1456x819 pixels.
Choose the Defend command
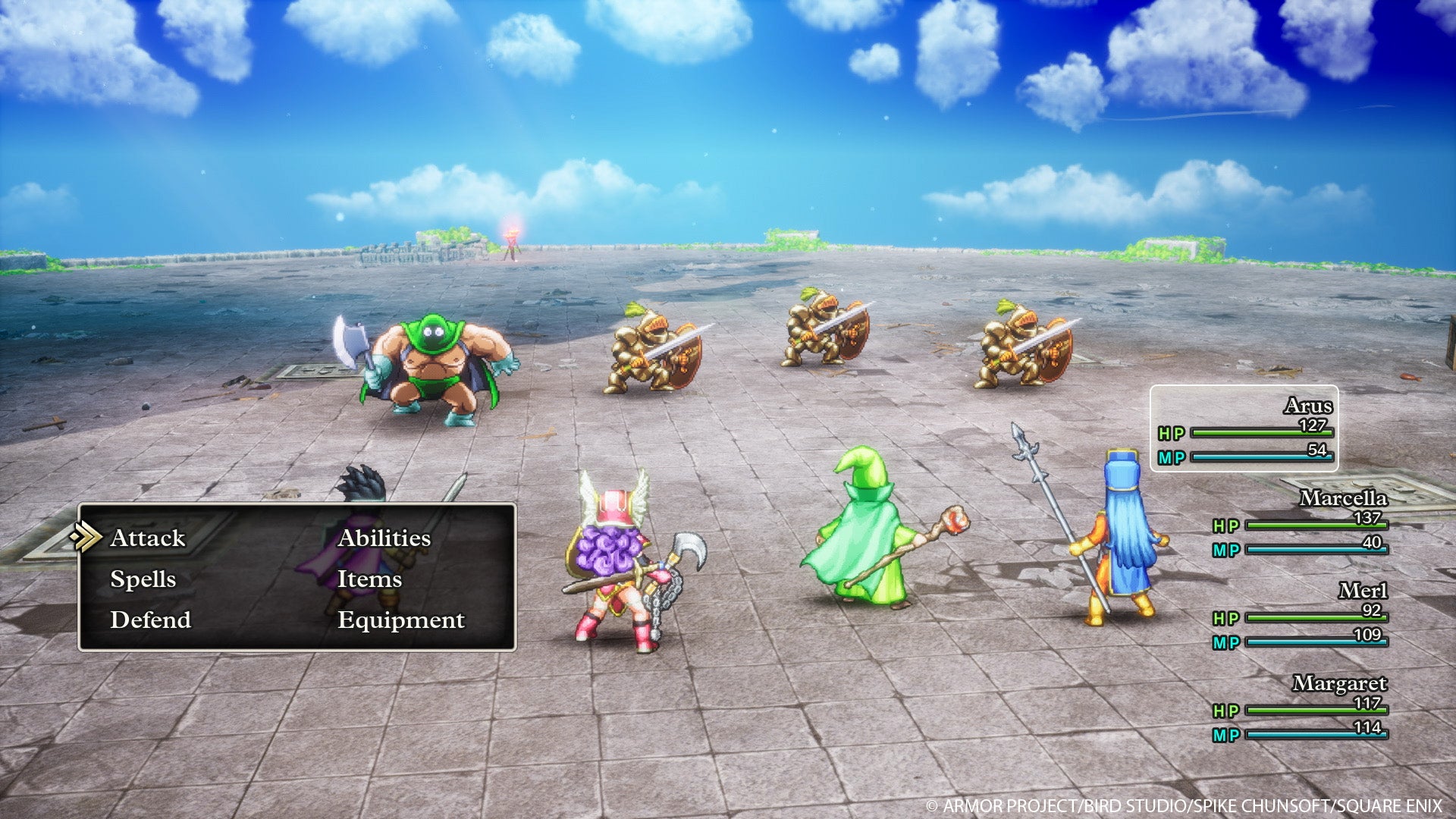click(150, 620)
